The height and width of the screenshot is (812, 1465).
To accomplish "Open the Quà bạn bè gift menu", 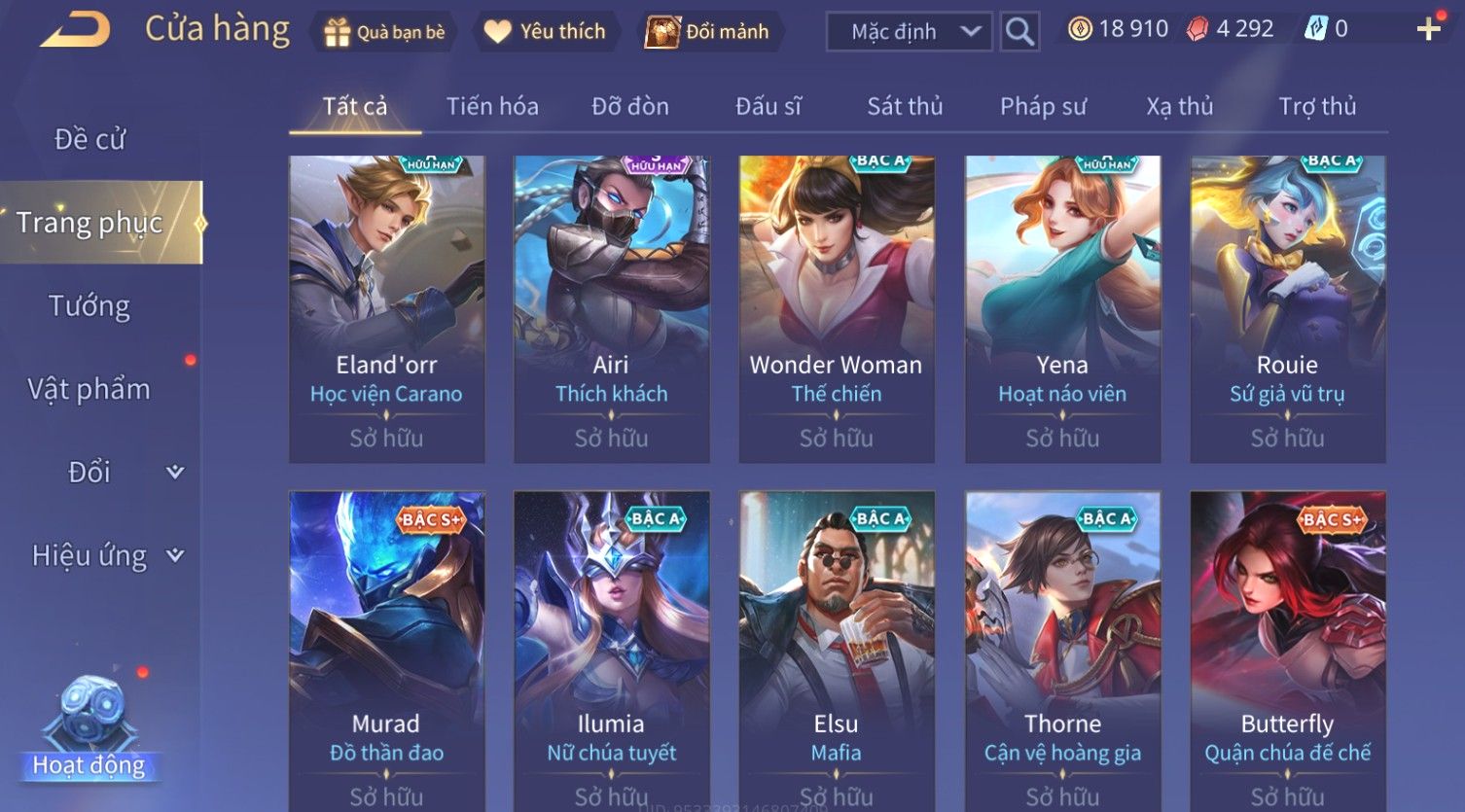I will (x=383, y=32).
